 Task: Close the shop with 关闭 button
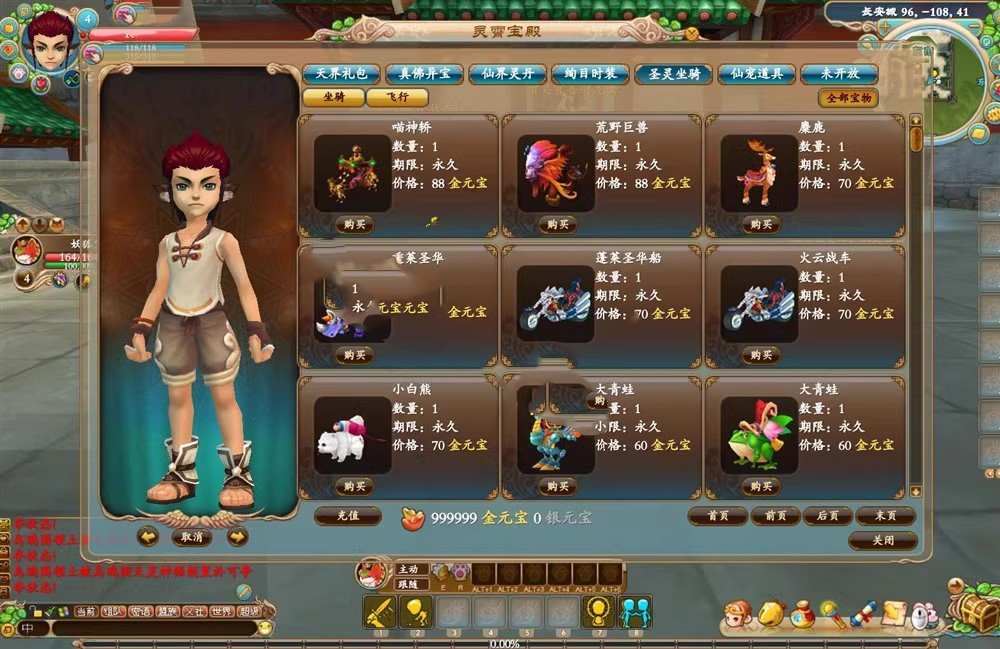883,540
